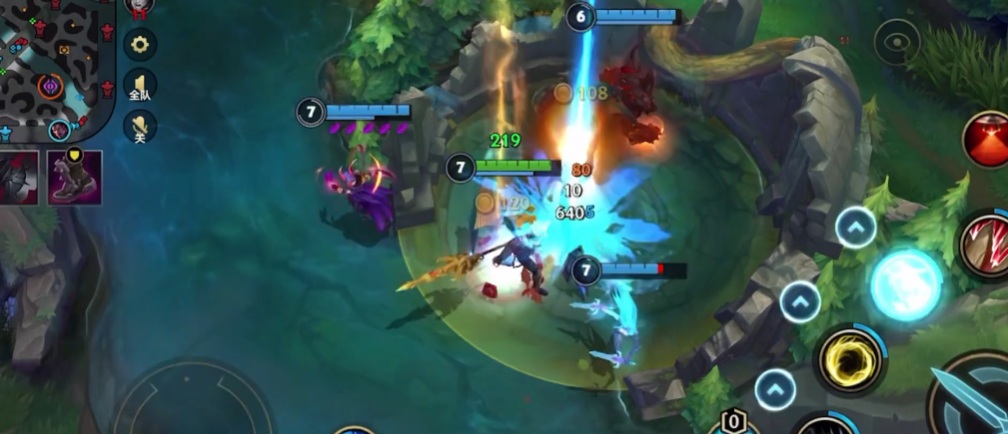The width and height of the screenshot is (1008, 434).
Task: Toggle the muted microphone button labeled 关
Action: point(140,125)
